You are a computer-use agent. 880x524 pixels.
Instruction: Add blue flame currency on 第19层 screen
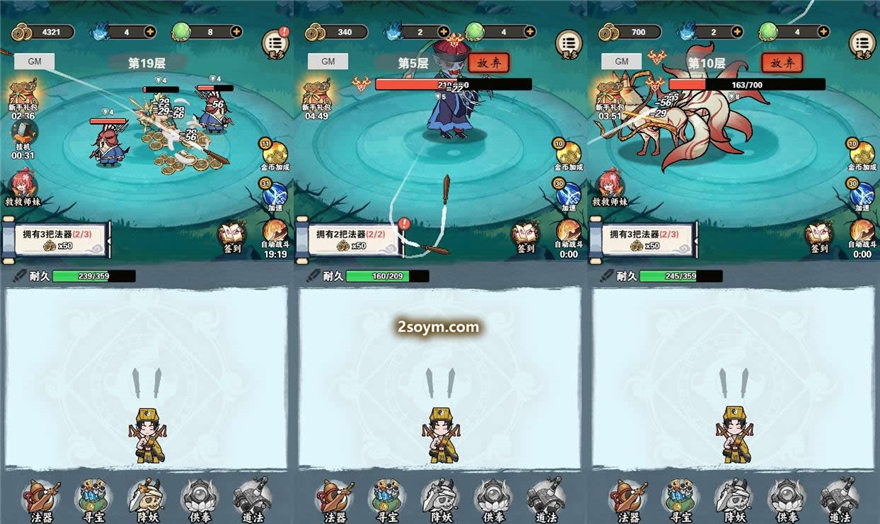[x=150, y=31]
